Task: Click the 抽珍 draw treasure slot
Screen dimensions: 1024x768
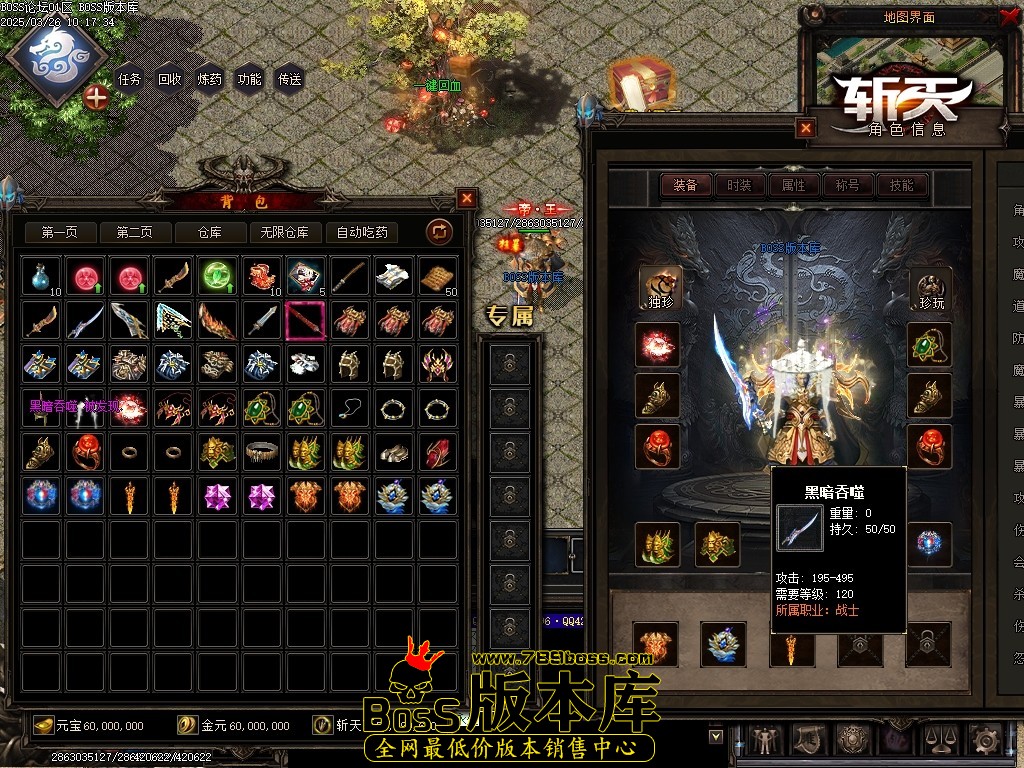Action: pos(659,288)
